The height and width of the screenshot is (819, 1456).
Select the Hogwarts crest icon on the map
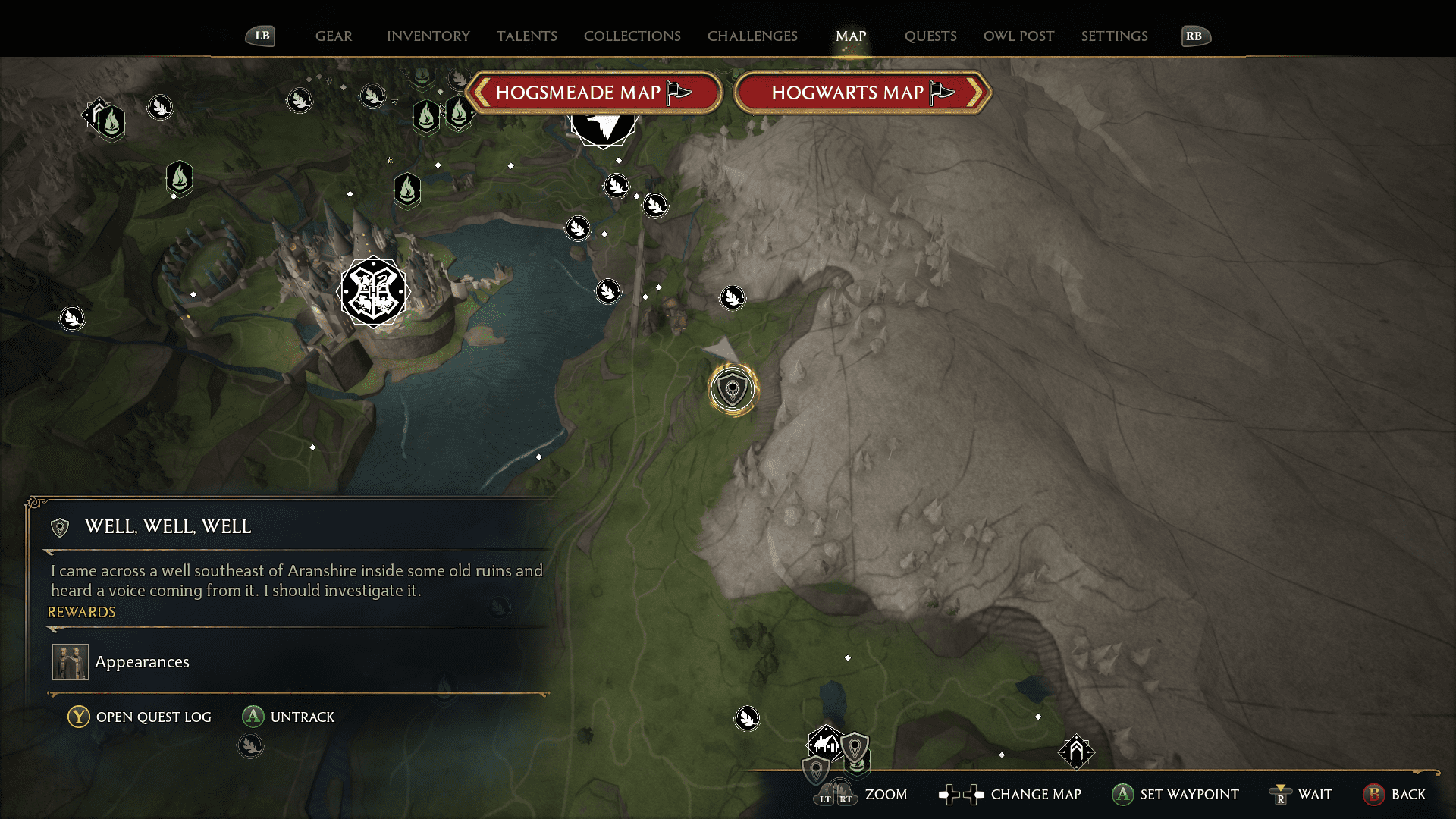pos(374,291)
